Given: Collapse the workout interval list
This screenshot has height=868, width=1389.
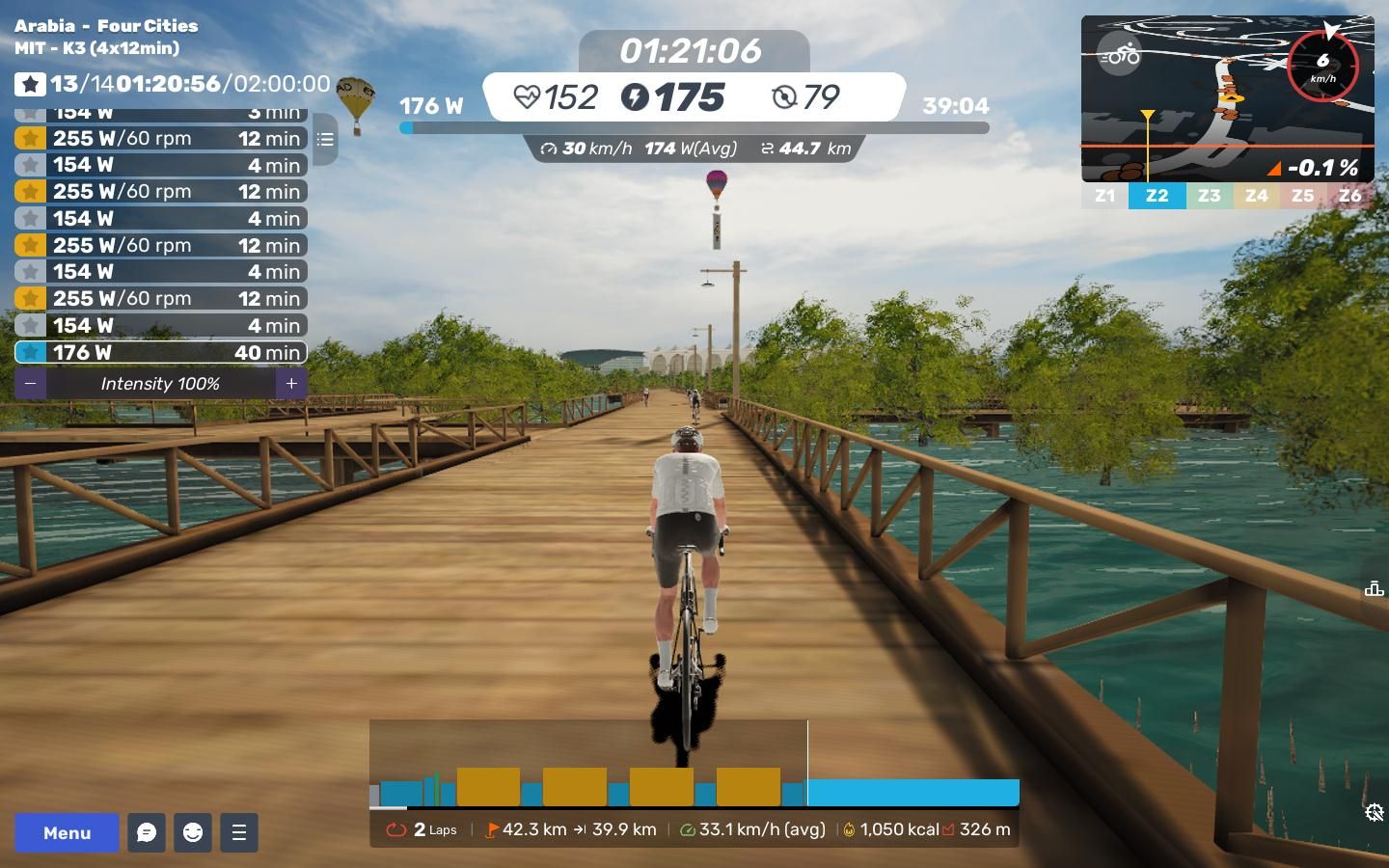Looking at the screenshot, I should (325, 140).
